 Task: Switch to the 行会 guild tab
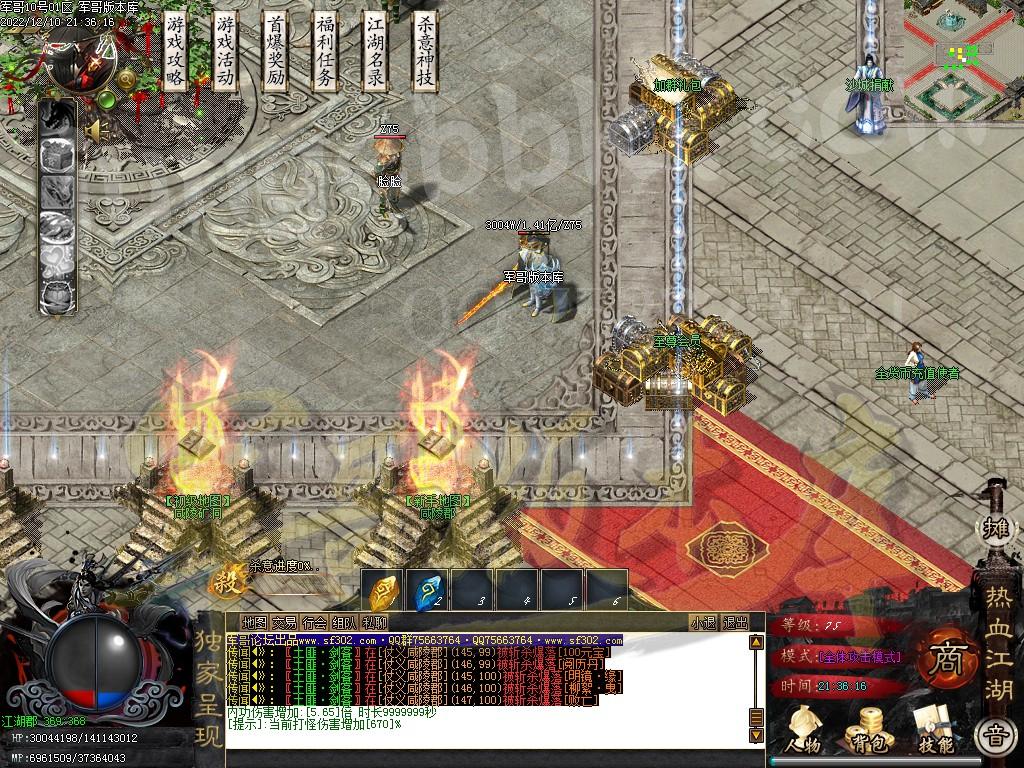[314, 622]
